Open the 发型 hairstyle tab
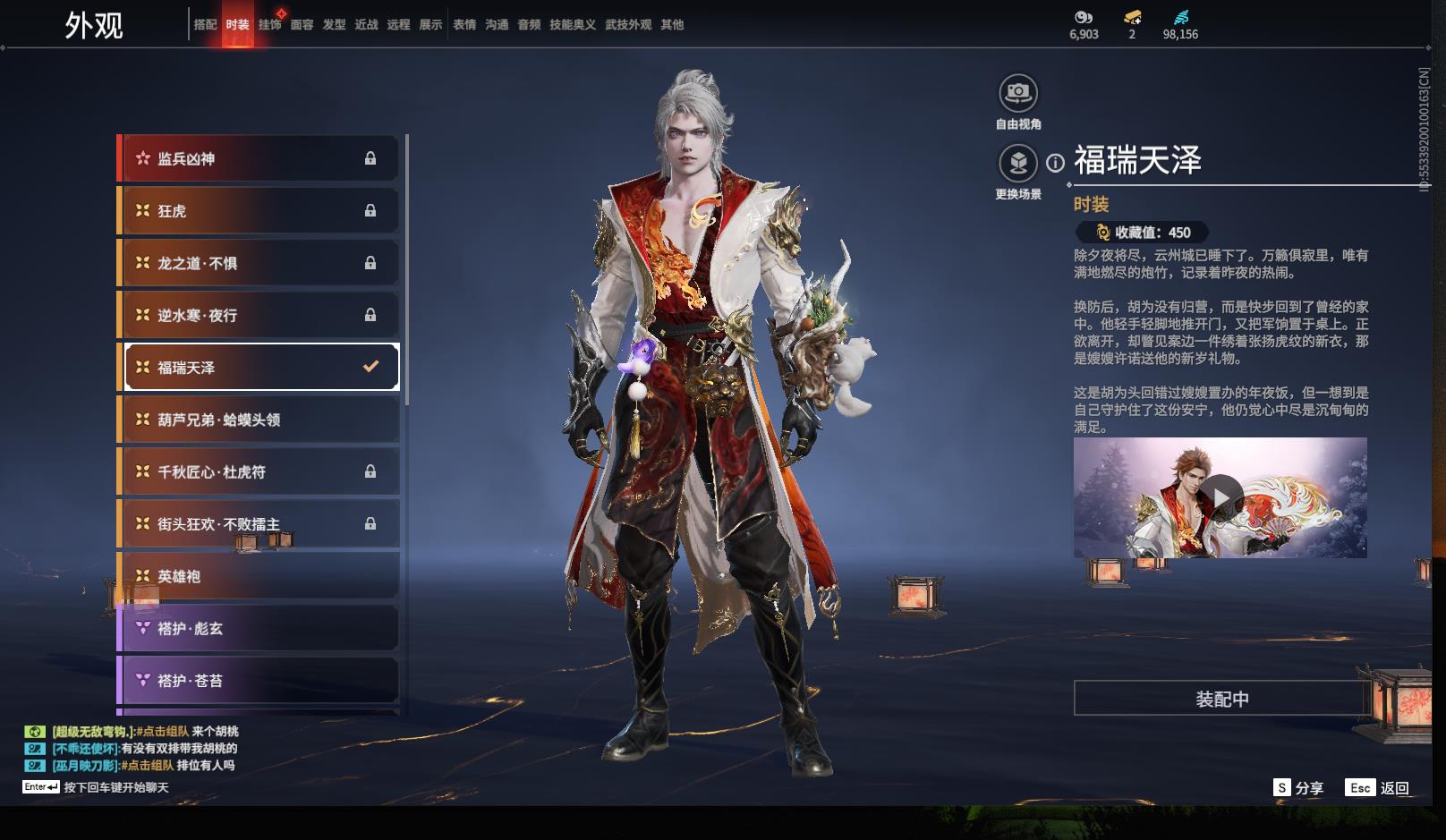 point(334,25)
